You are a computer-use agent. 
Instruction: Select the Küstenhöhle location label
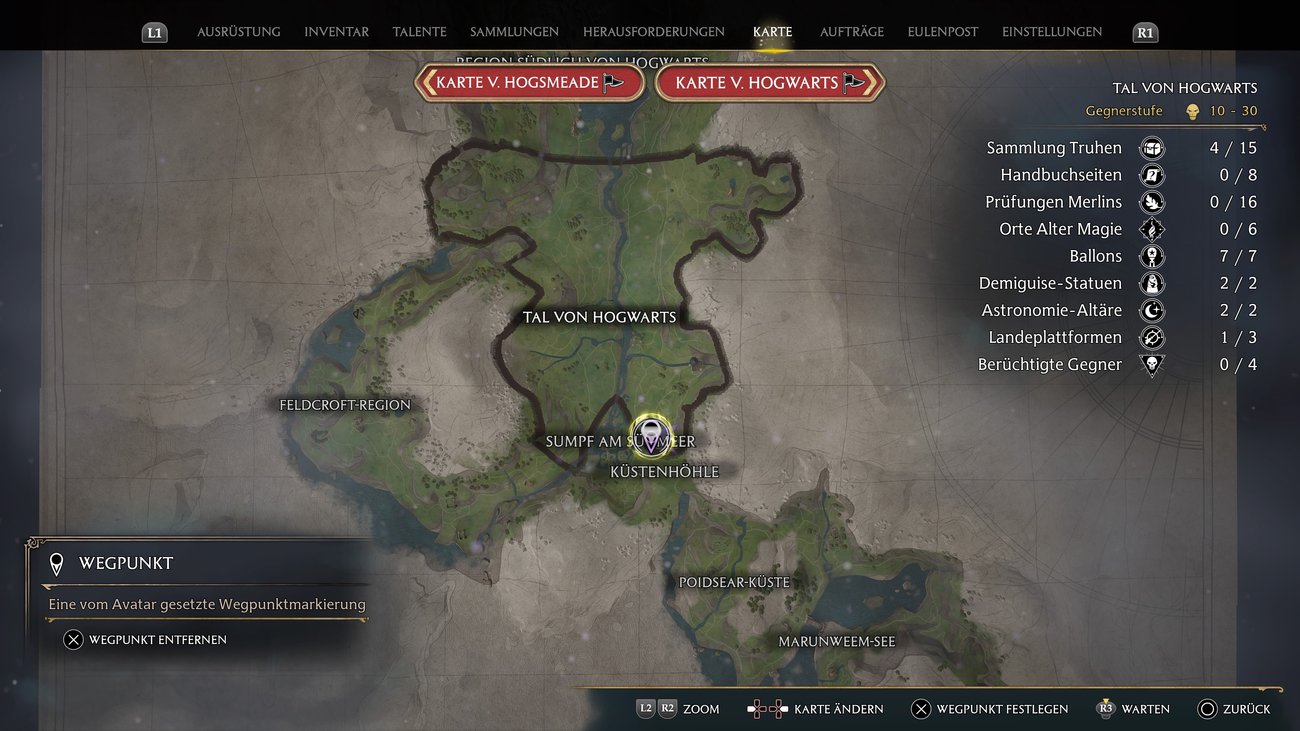coord(664,472)
